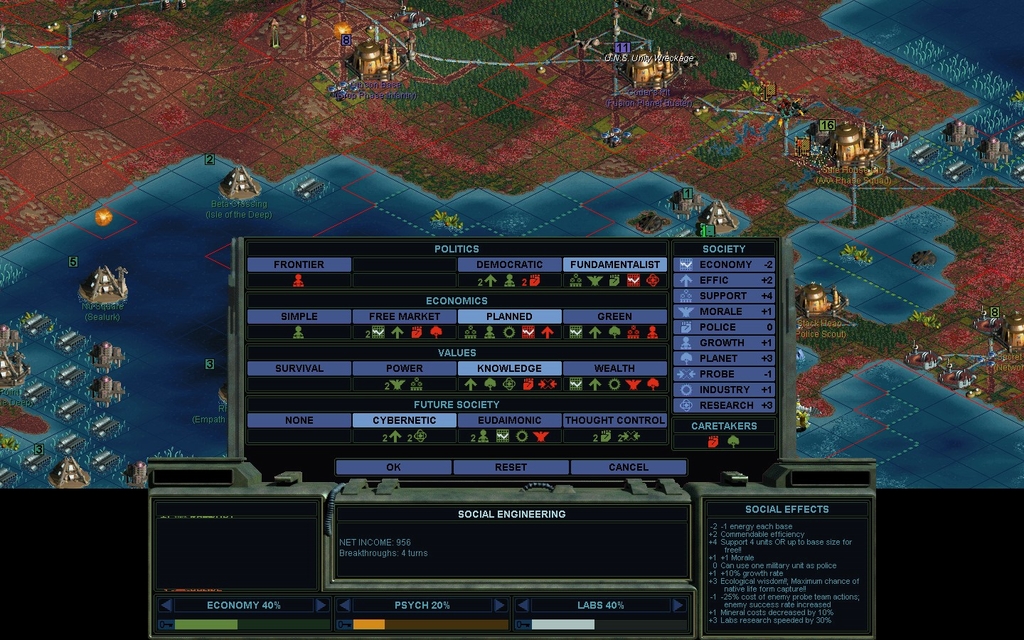
Task: Cancel the social engineering changes
Action: (x=628, y=467)
